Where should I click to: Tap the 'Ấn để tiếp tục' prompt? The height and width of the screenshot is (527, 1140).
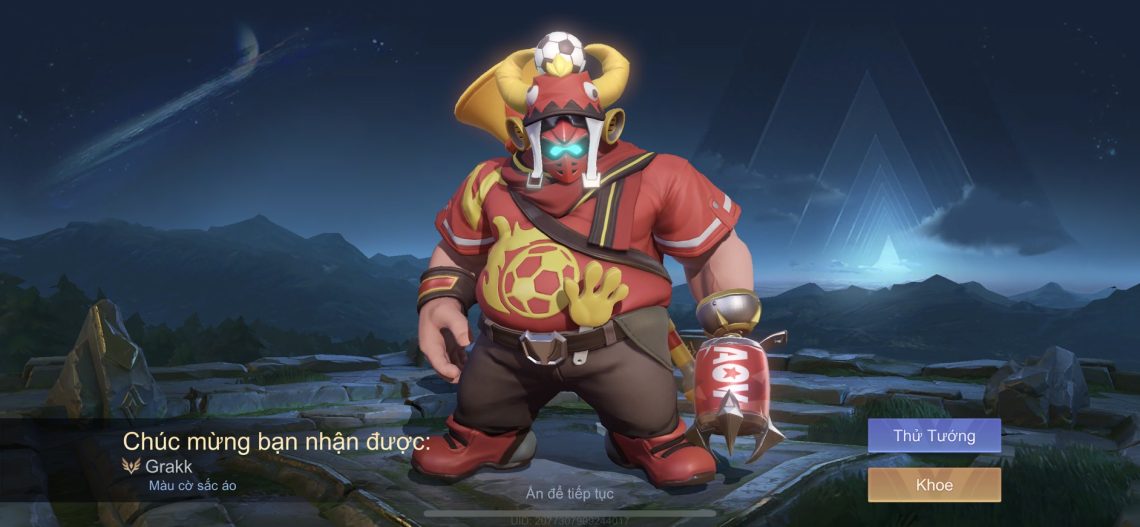coord(569,493)
